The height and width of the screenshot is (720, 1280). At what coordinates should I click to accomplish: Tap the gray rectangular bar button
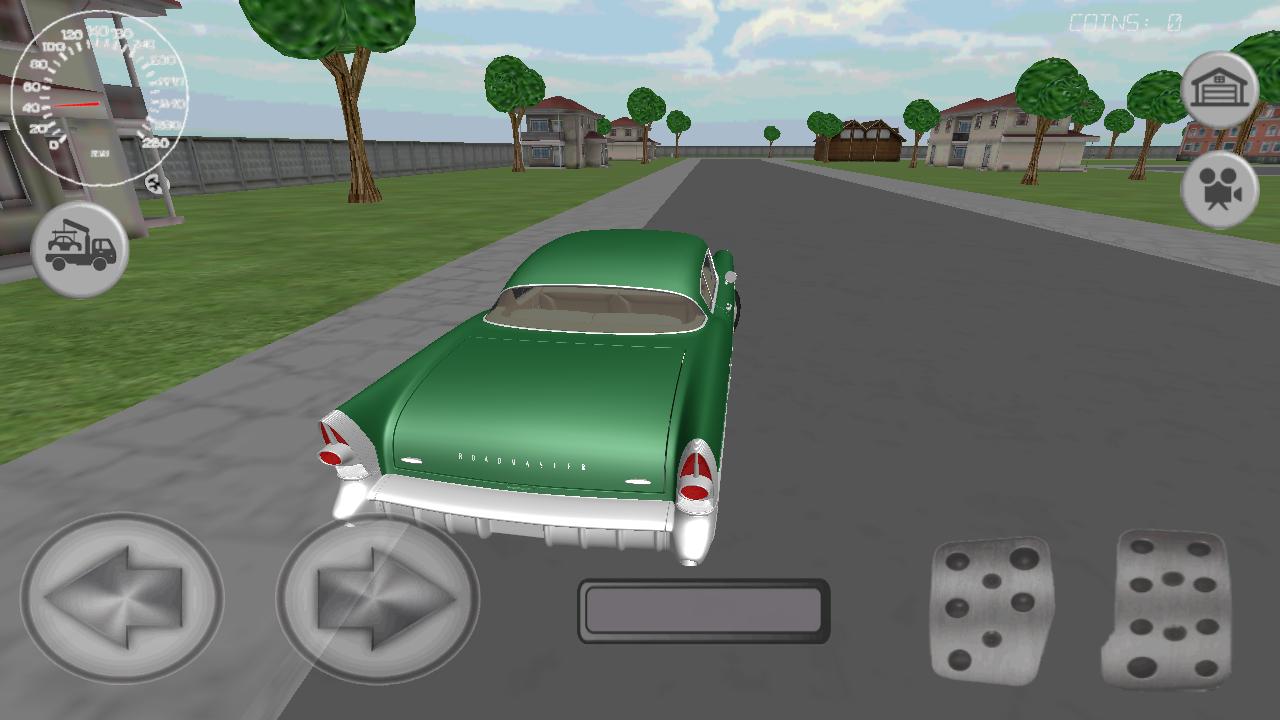coord(703,610)
